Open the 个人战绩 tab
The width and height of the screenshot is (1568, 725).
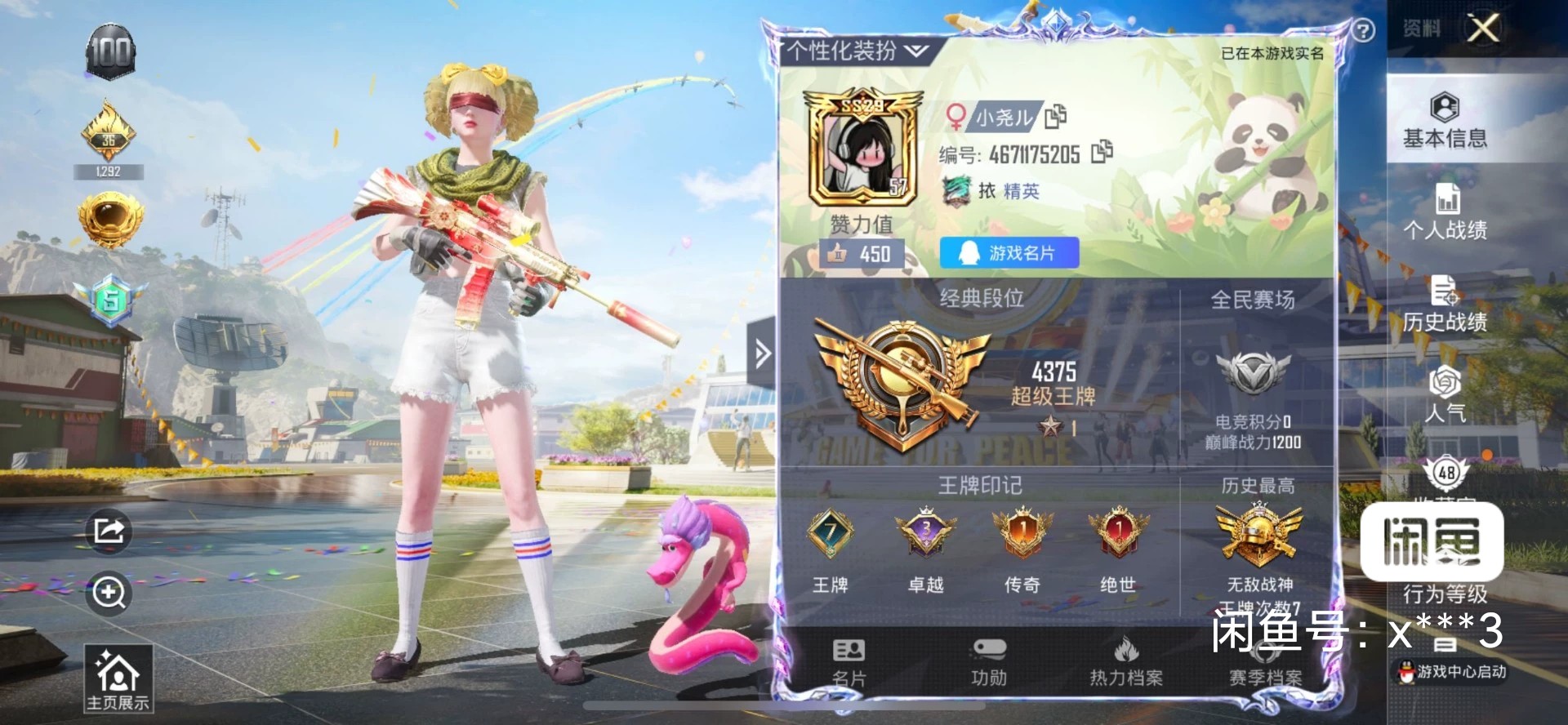1445,212
